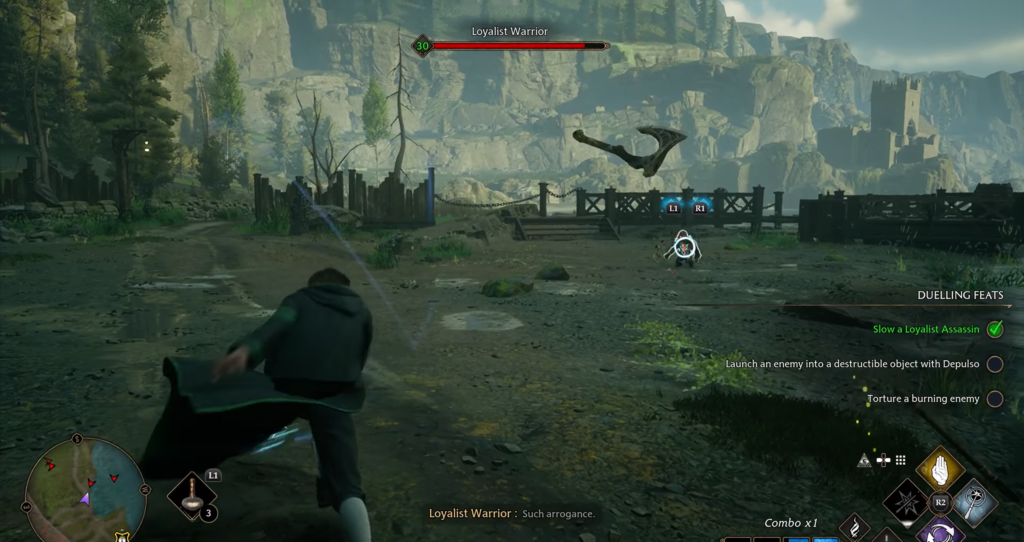Click the eye triangle icon

(x=865, y=460)
